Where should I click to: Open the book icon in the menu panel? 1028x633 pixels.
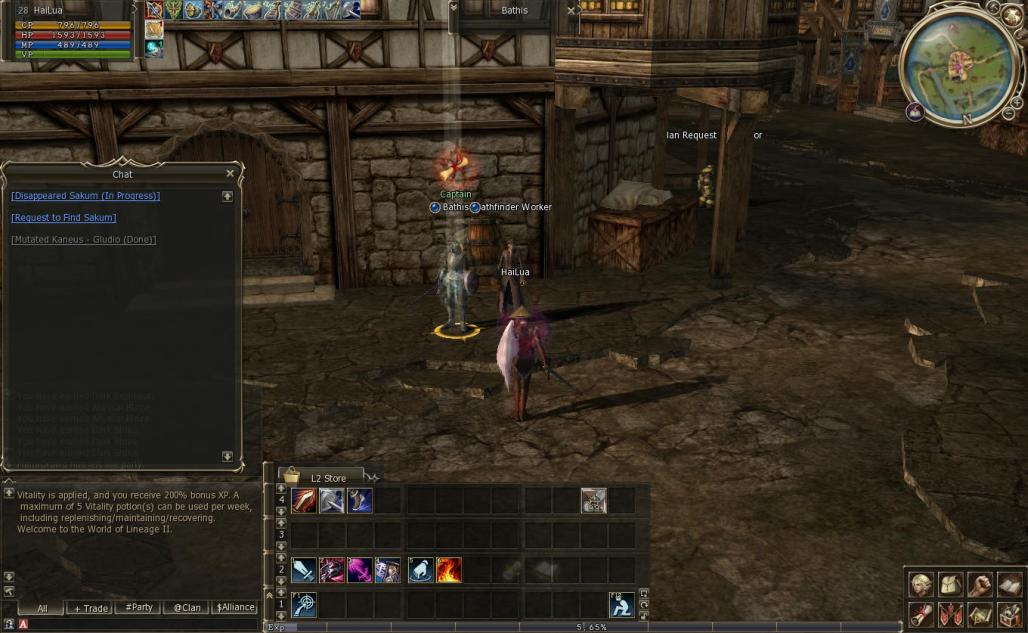click(1010, 585)
